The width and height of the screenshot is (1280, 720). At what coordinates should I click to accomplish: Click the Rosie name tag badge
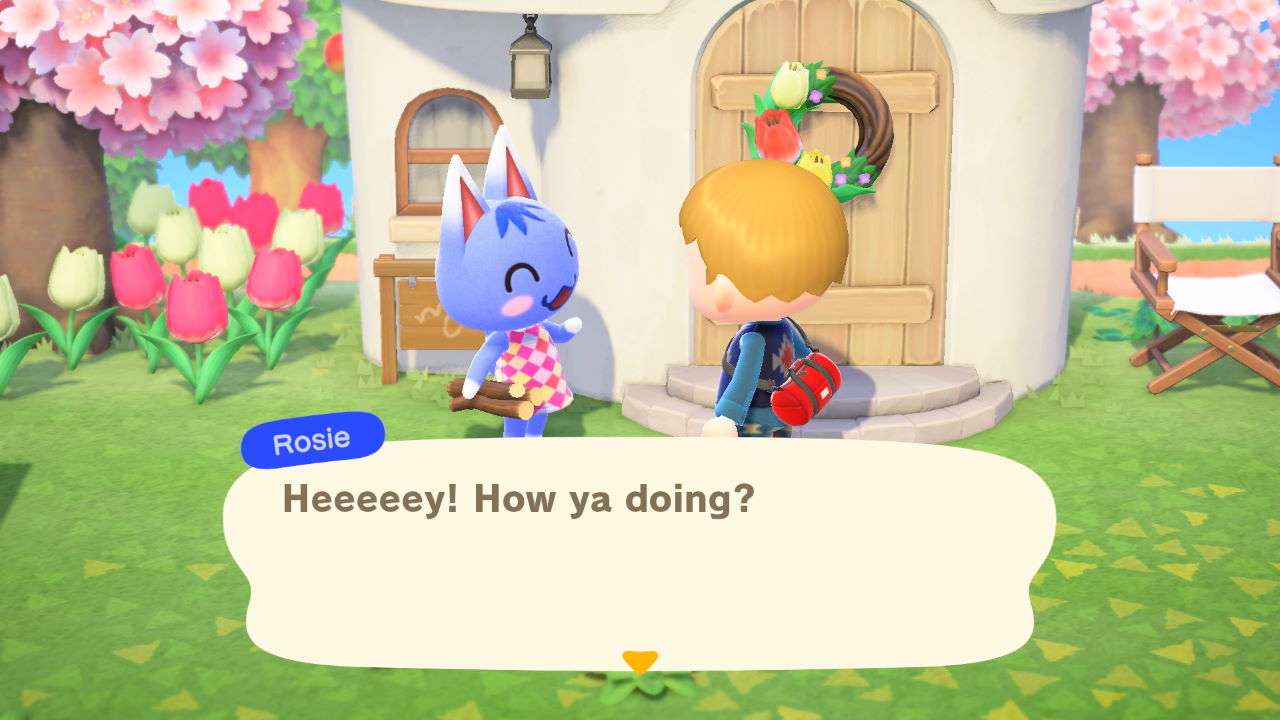tap(312, 437)
